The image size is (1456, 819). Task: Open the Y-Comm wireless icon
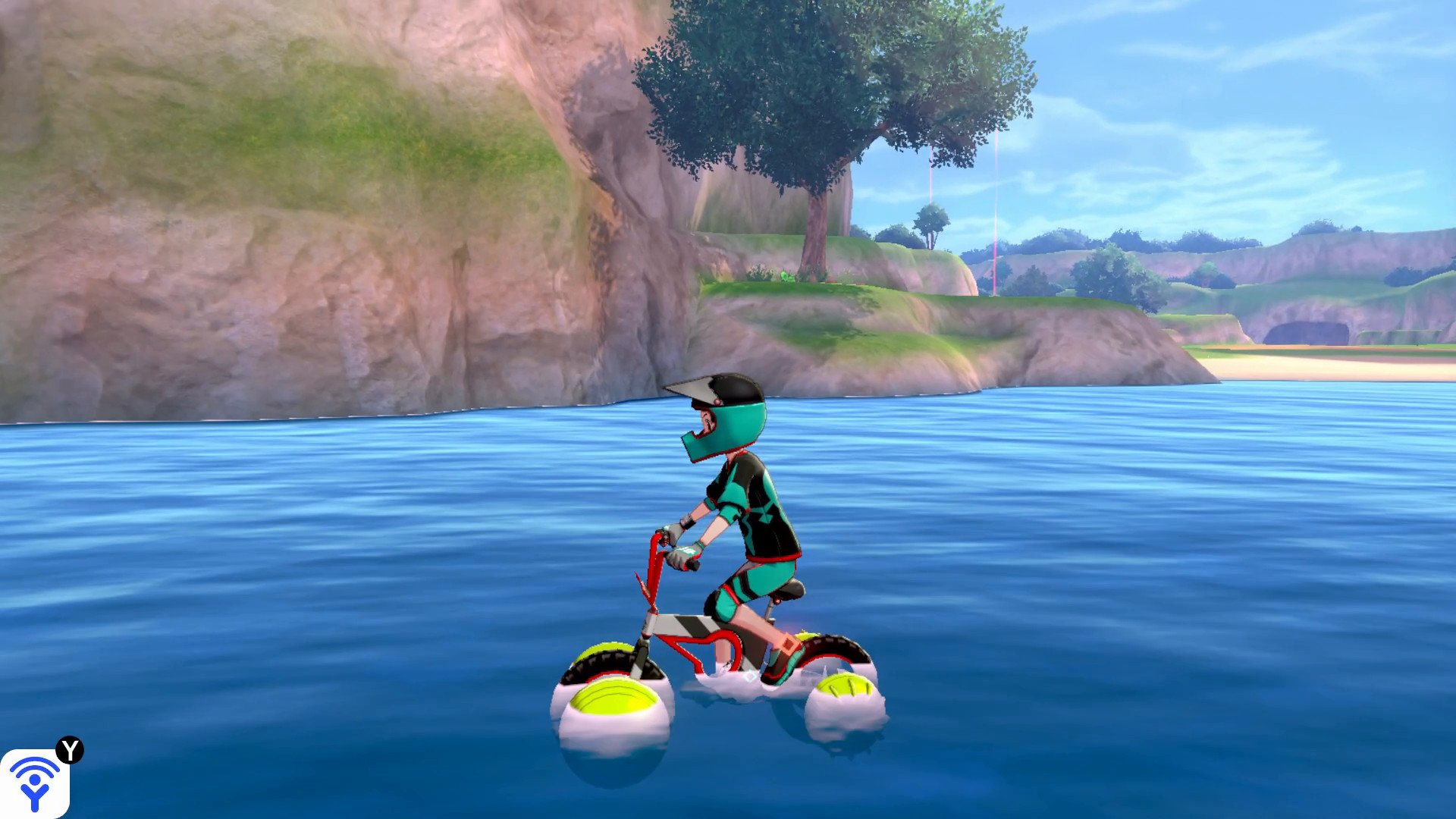[x=34, y=783]
